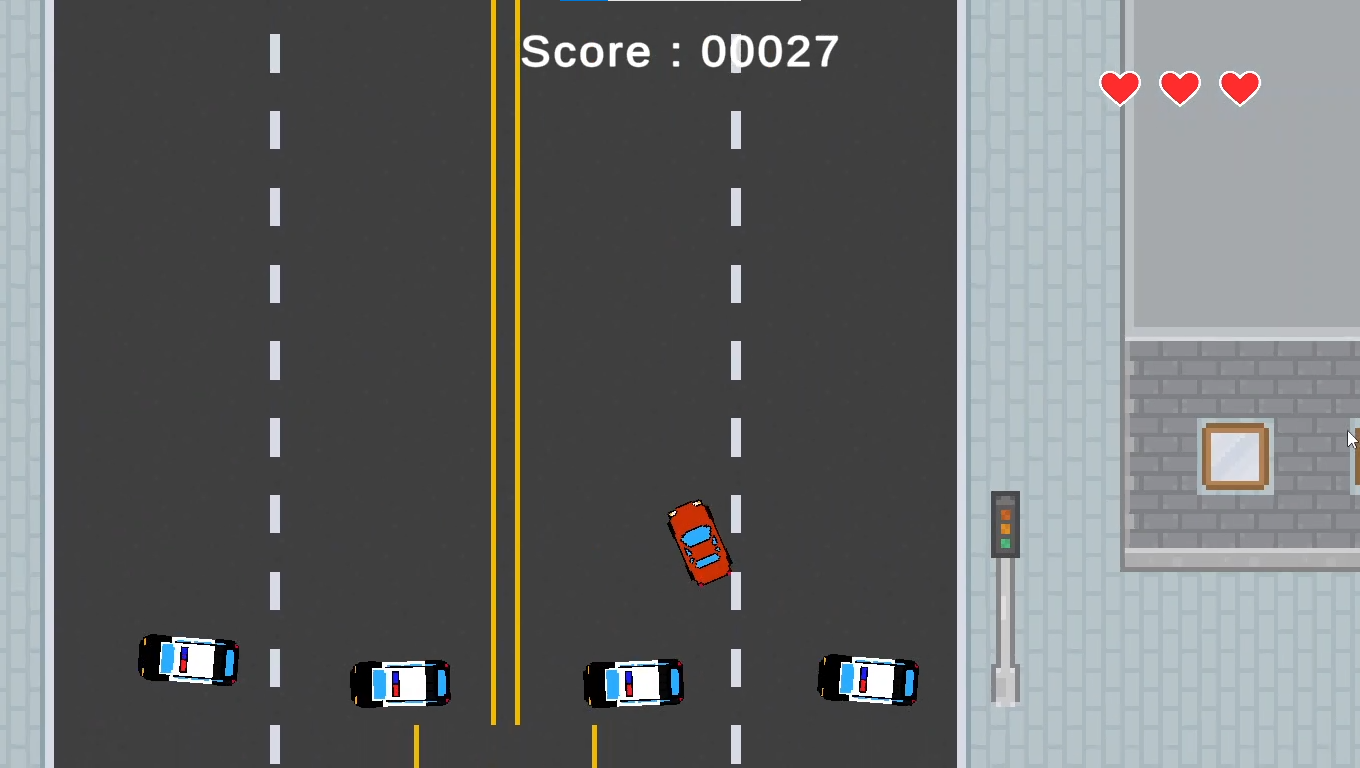Click the red player car
Screen dimensions: 1360x768
pyautogui.click(x=700, y=543)
